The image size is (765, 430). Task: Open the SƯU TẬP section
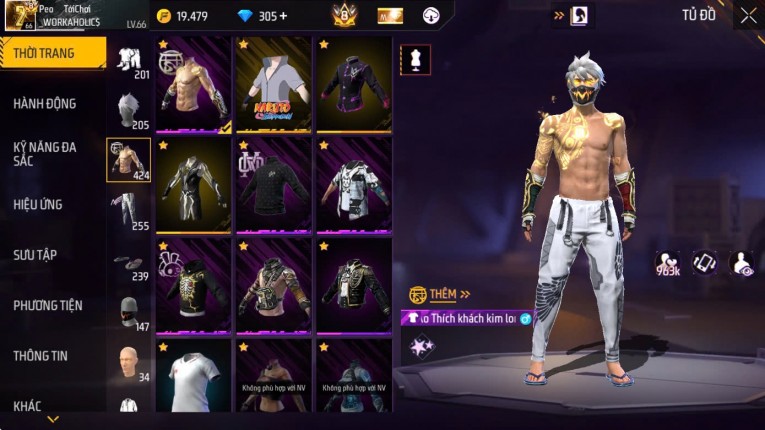click(35, 255)
